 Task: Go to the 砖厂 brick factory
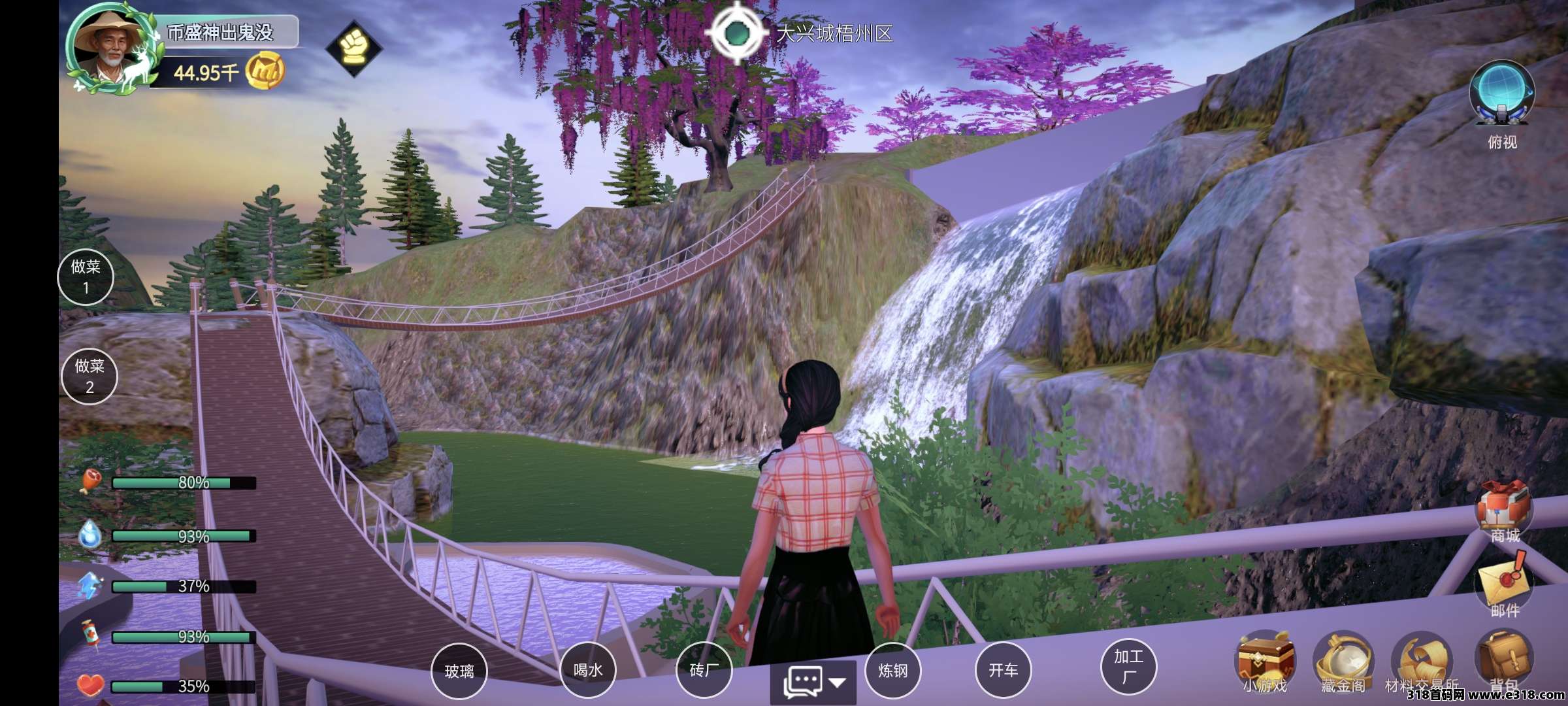coord(704,669)
